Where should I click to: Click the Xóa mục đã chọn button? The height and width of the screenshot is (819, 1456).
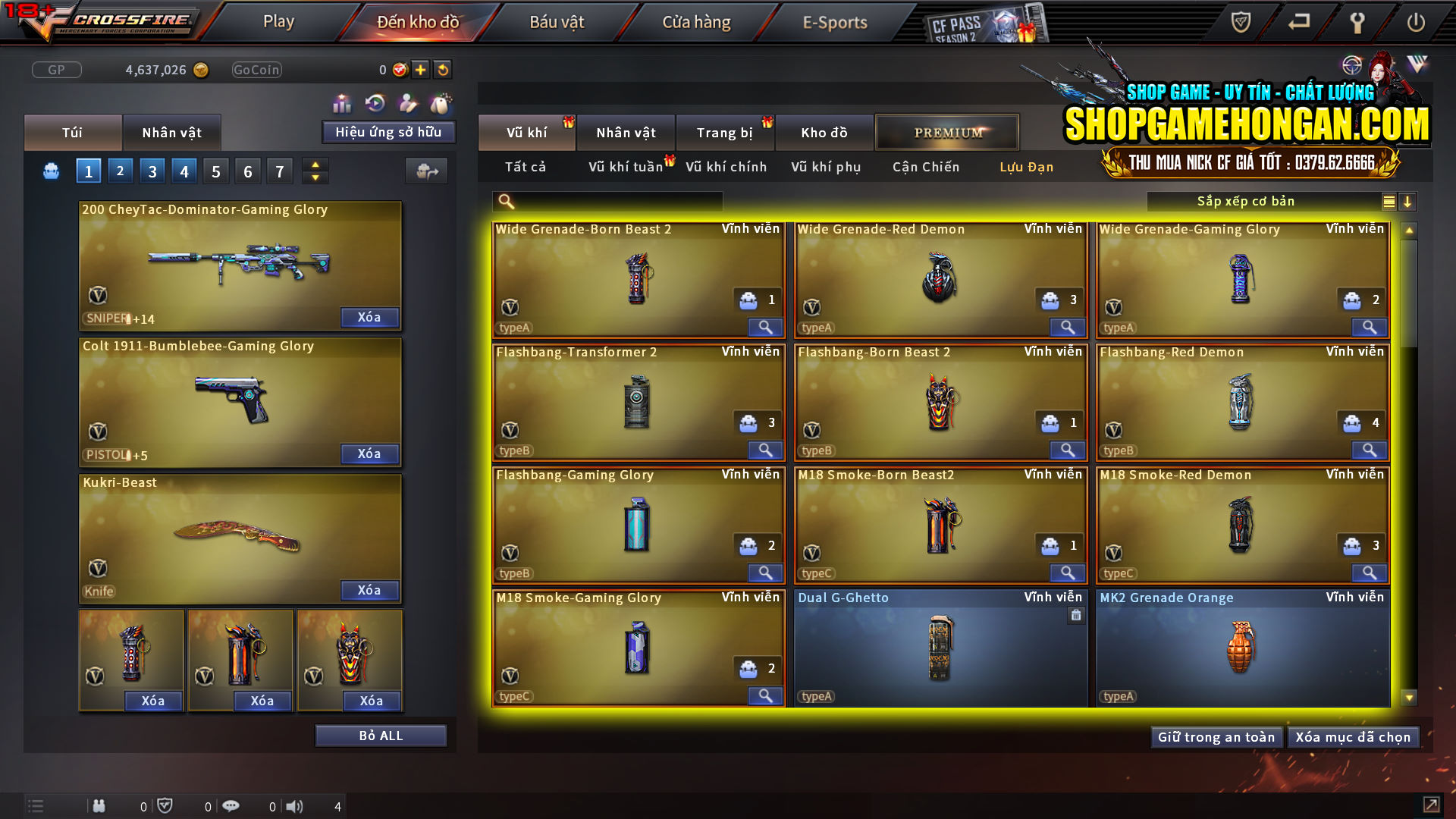tap(1353, 736)
